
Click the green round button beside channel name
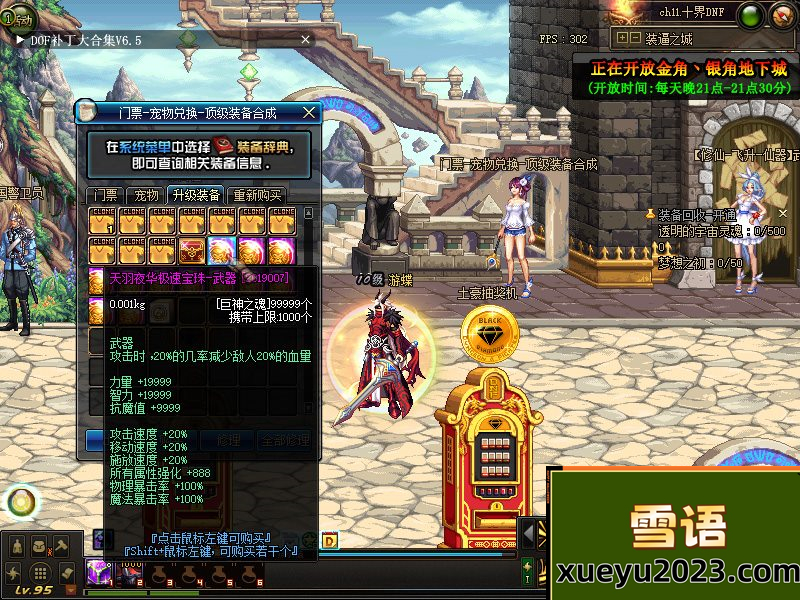click(753, 14)
